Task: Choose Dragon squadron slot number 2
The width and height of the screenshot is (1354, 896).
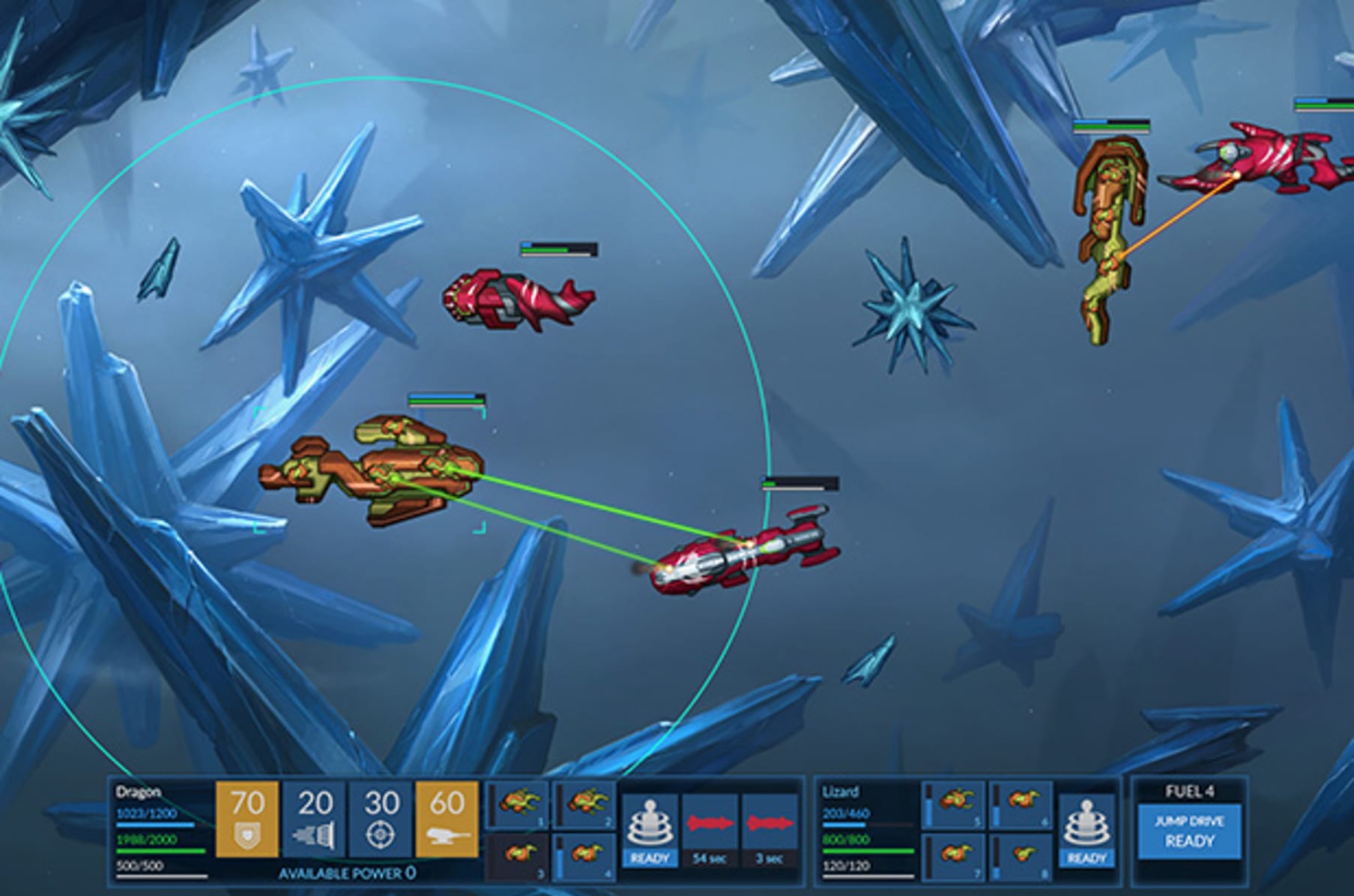Action: pyautogui.click(x=585, y=804)
